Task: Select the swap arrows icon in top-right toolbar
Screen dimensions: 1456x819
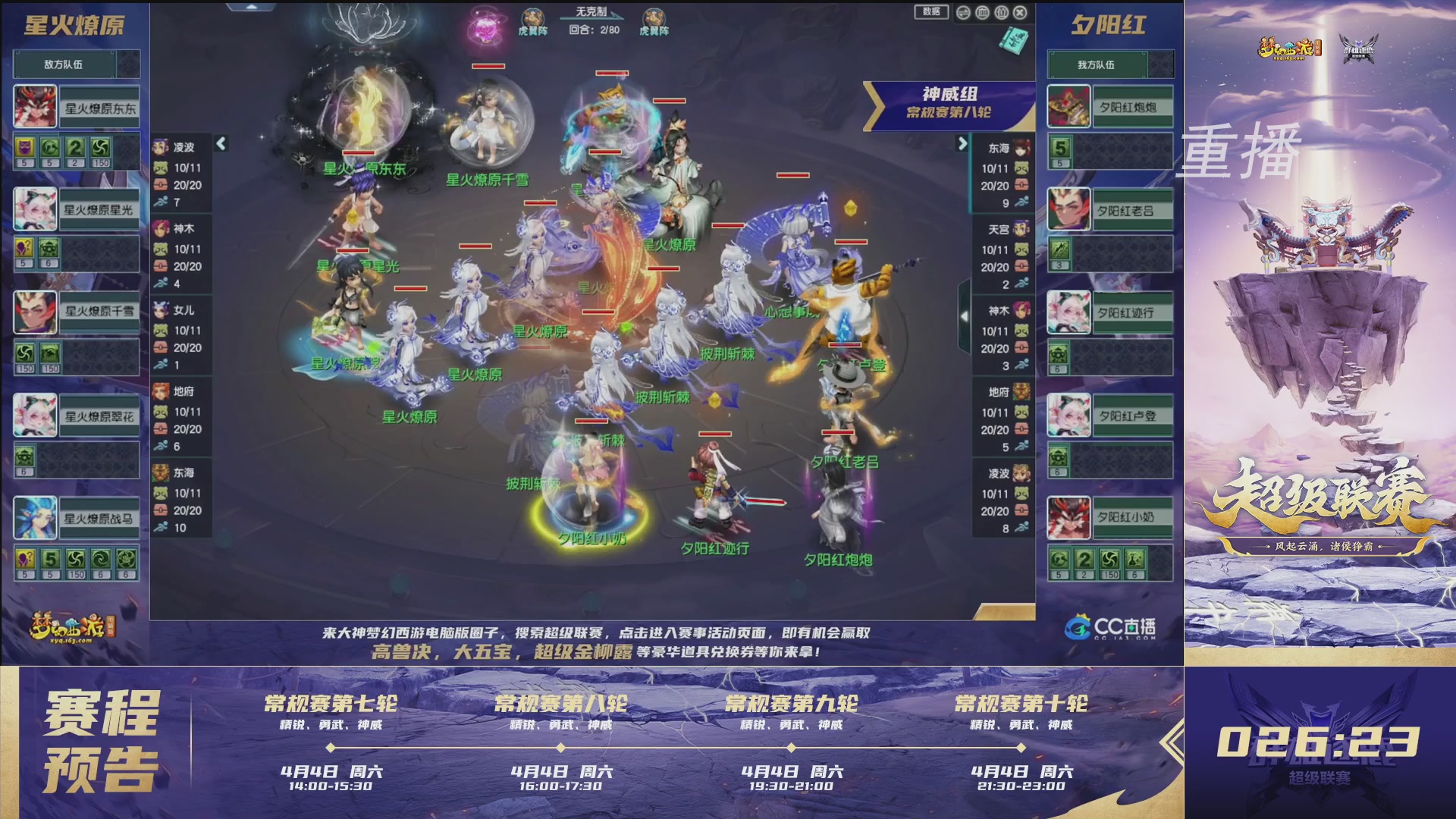Action: pyautogui.click(x=965, y=13)
